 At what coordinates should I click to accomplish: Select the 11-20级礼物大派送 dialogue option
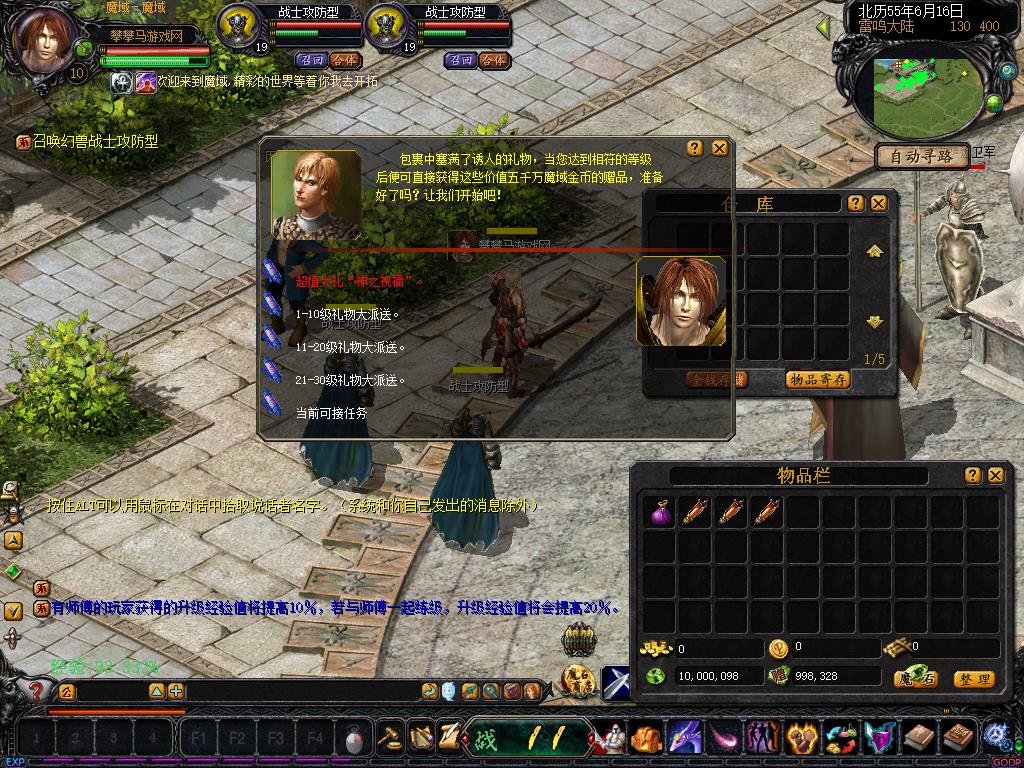coord(350,347)
